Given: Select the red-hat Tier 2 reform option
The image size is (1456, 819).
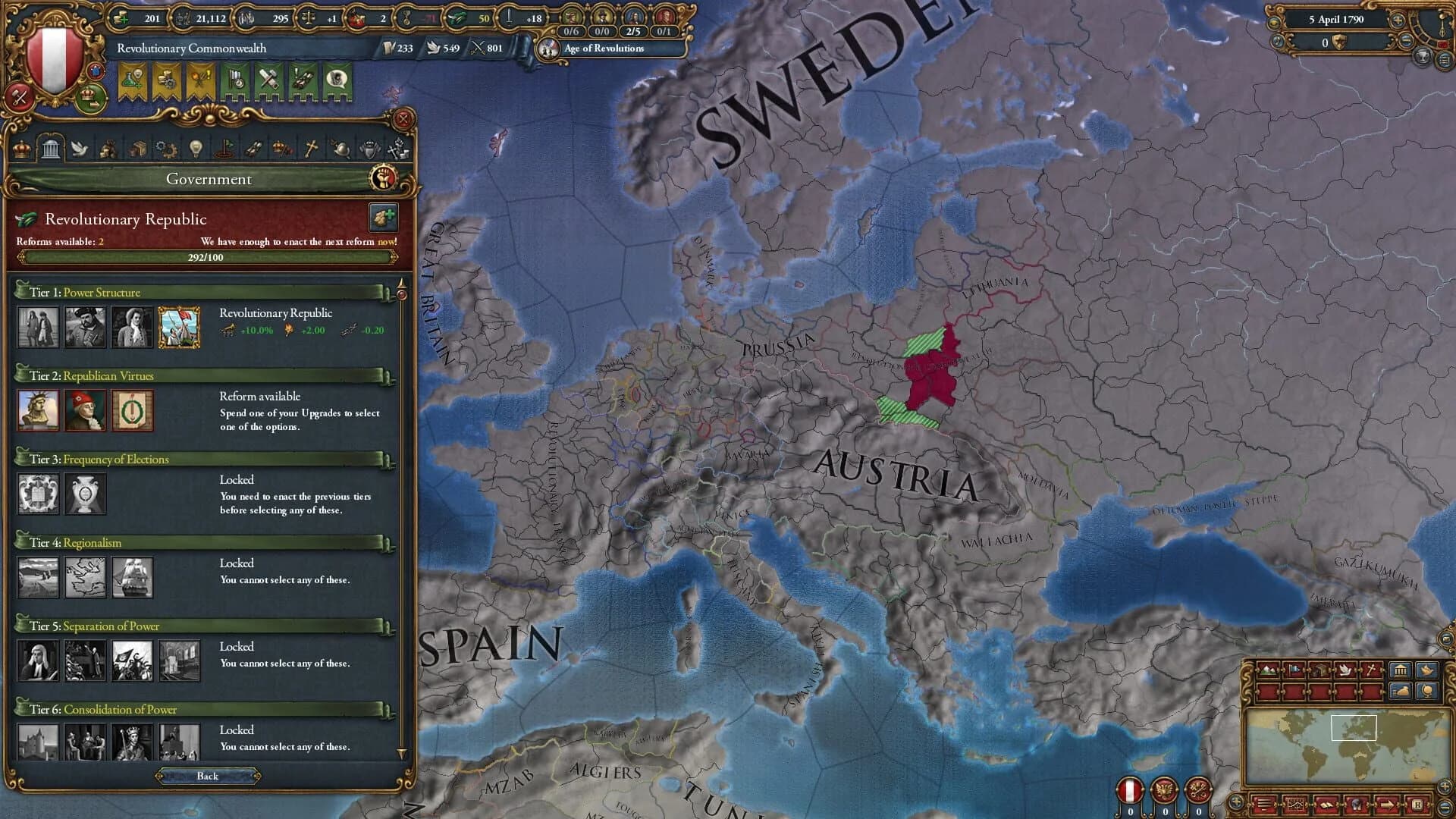Looking at the screenshot, I should tap(85, 411).
